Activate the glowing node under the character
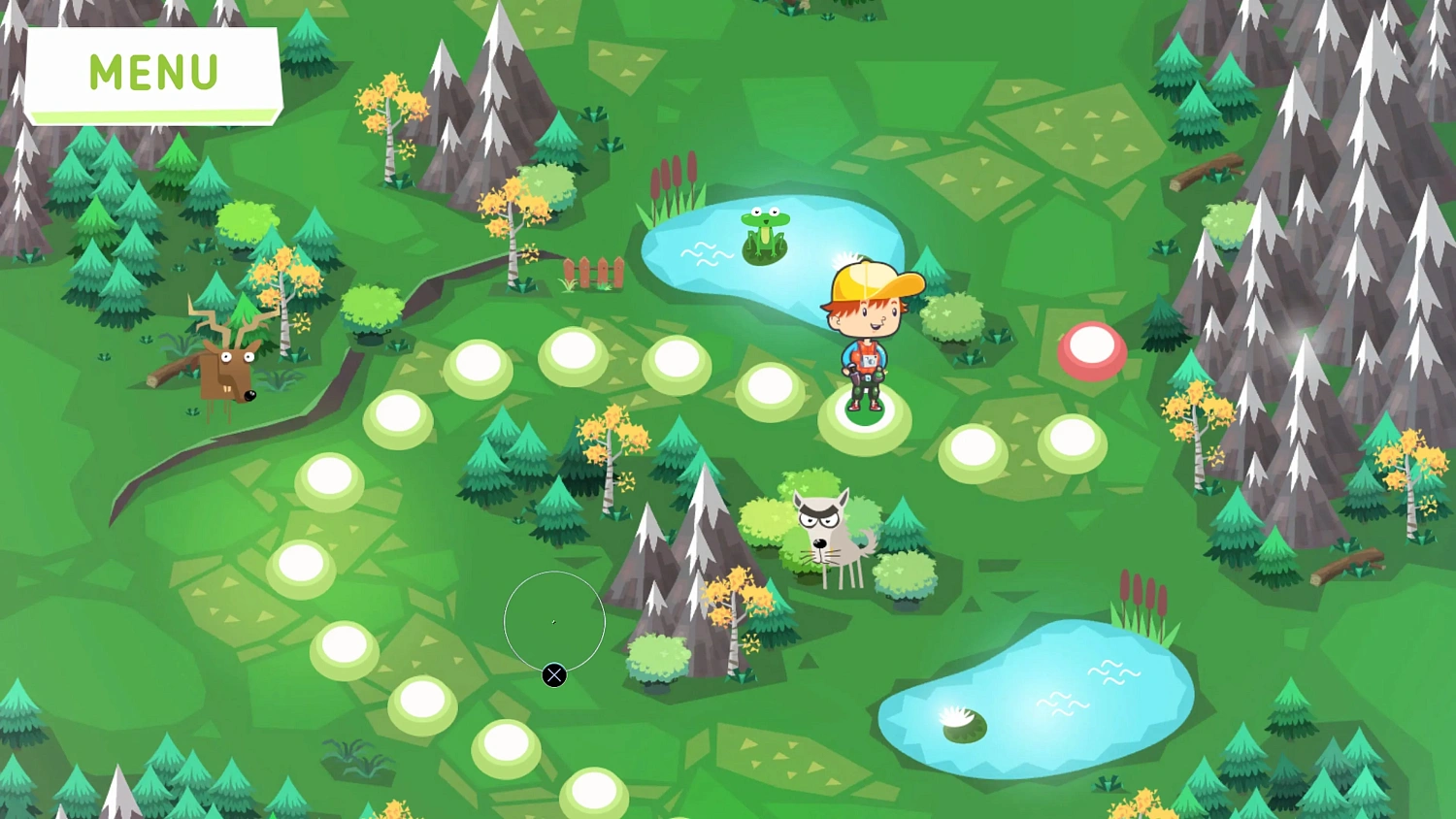Viewport: 1456px width, 819px height. [867, 419]
